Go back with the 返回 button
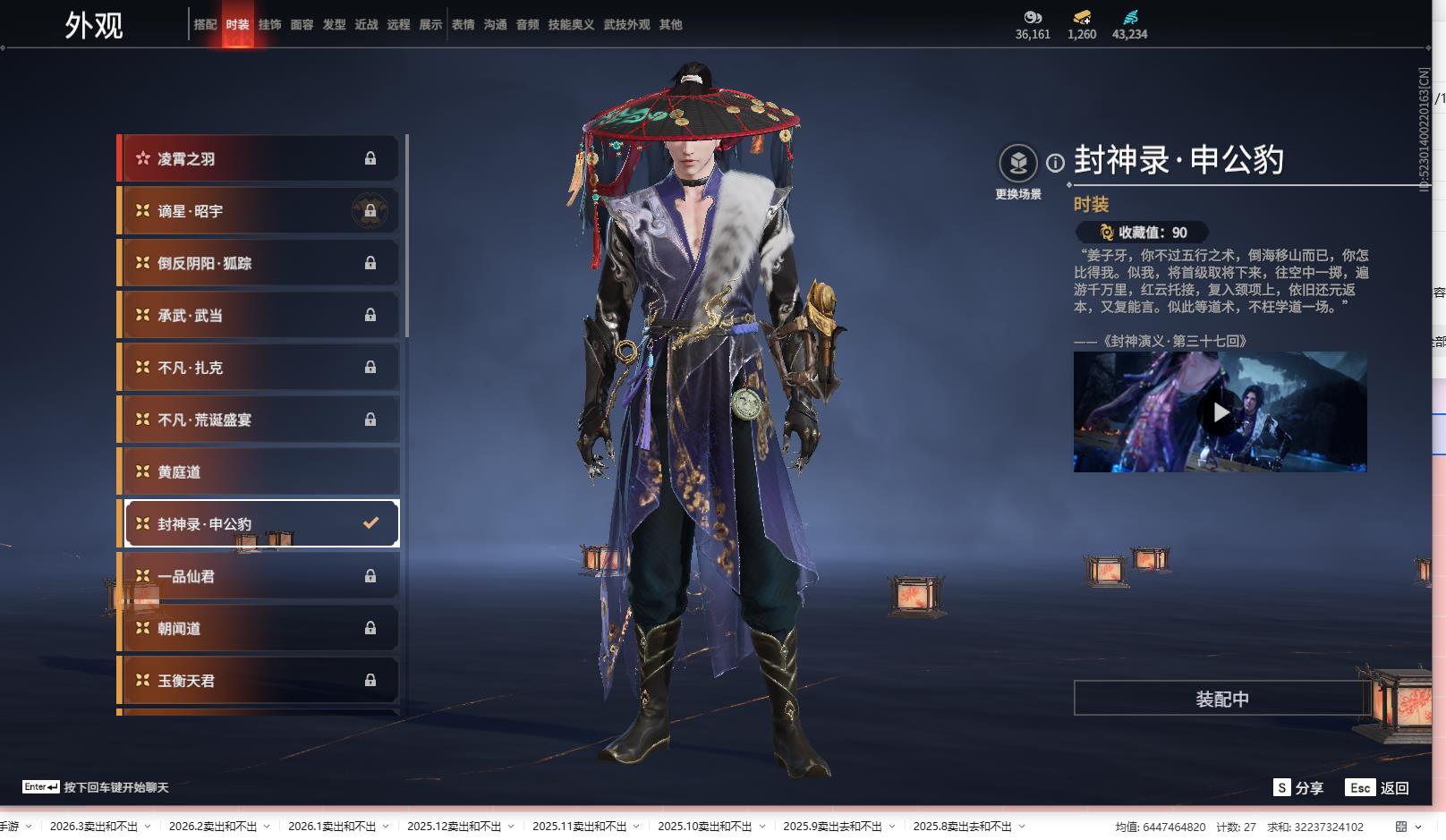Screen dimensions: 1446x840 (x=1378, y=788)
